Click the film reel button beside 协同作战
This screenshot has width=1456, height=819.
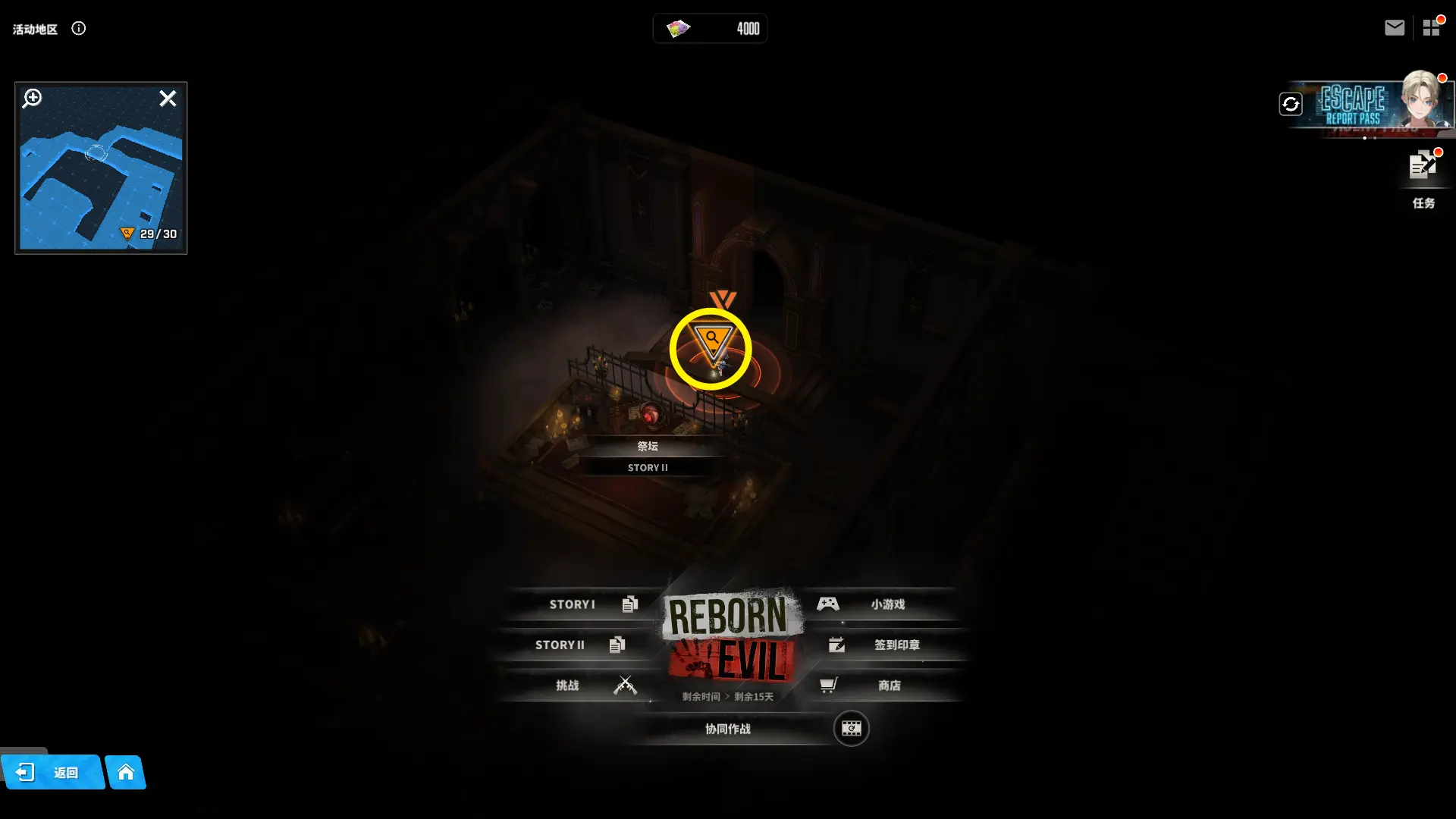point(851,729)
